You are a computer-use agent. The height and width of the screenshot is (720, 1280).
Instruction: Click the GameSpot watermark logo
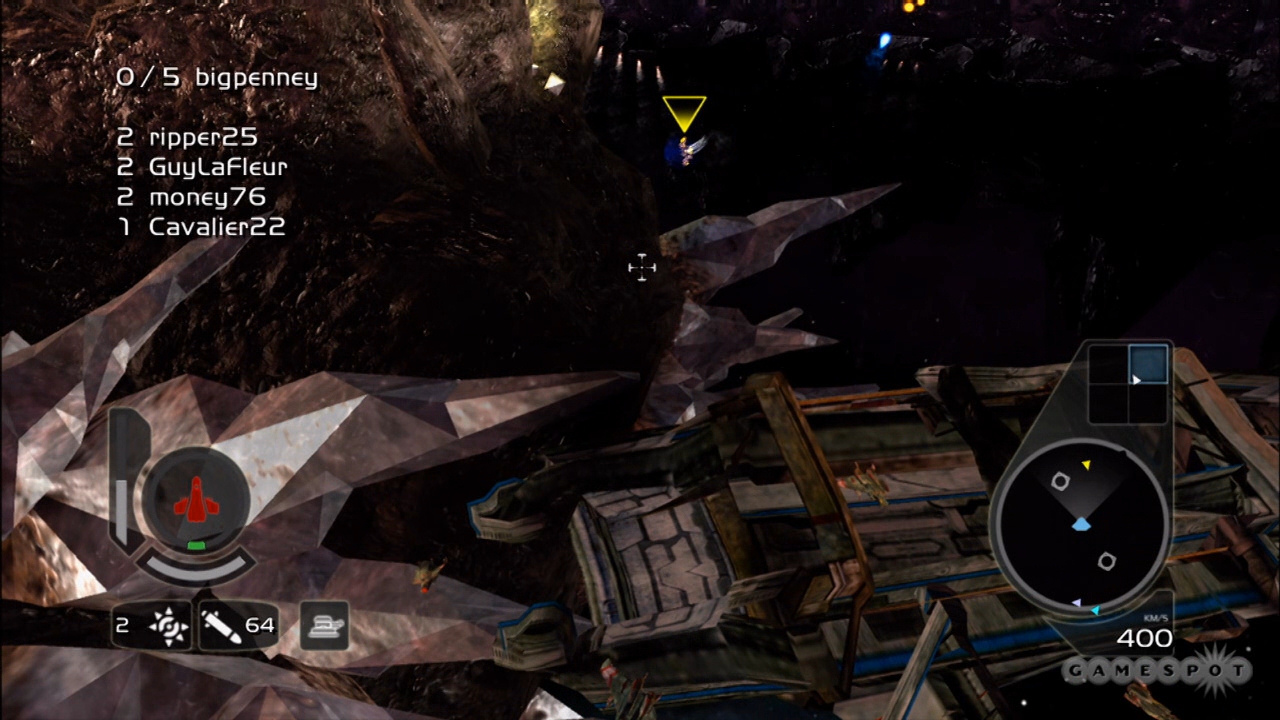pos(1156,669)
